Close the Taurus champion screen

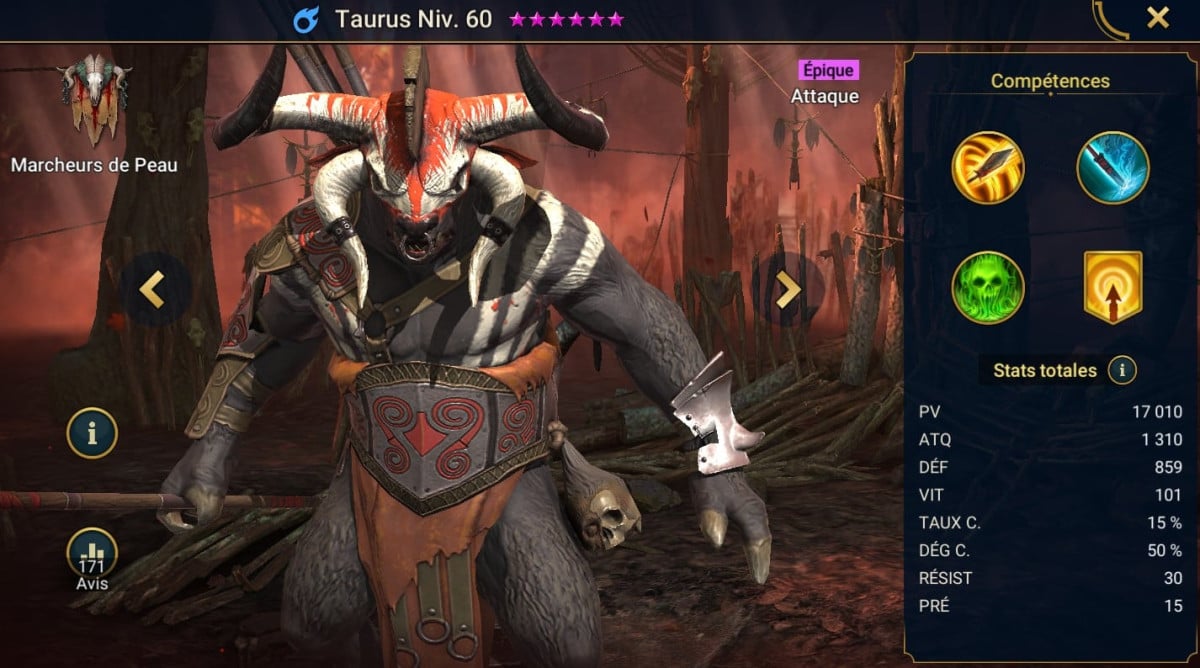(x=1158, y=18)
